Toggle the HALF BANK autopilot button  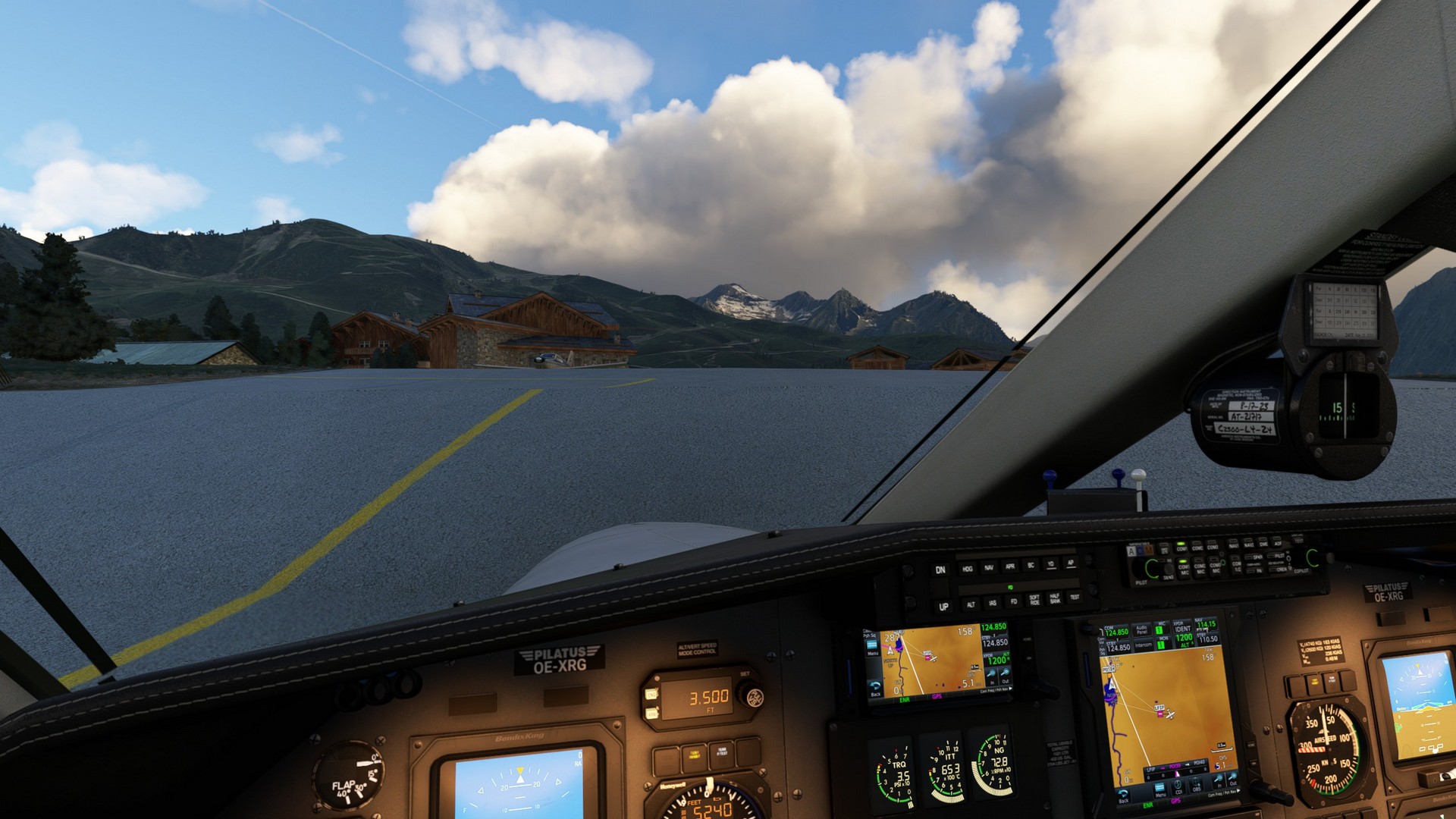[1055, 599]
